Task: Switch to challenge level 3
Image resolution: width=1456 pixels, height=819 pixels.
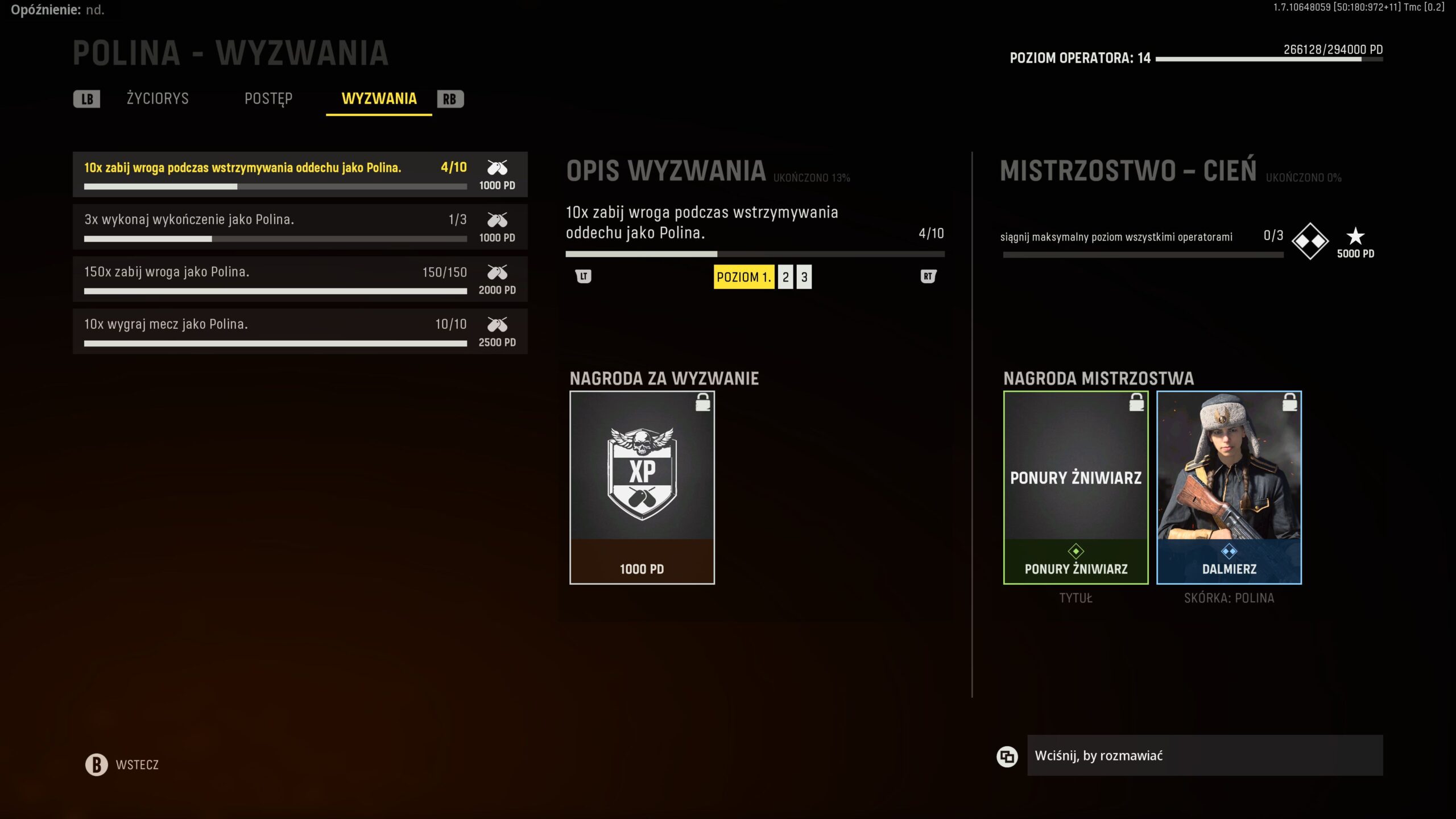Action: coord(804,277)
